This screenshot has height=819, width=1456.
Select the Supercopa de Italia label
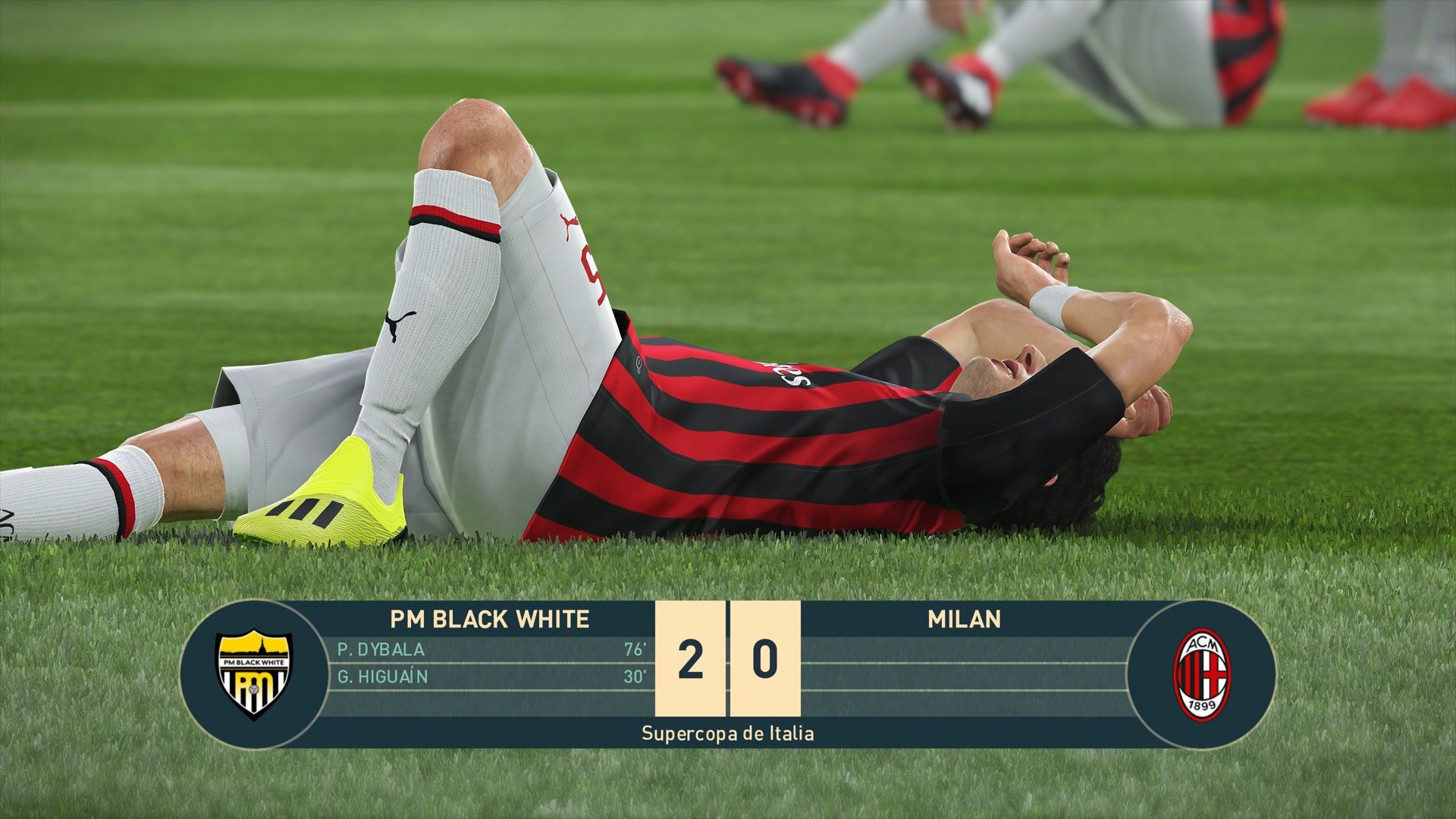[728, 733]
